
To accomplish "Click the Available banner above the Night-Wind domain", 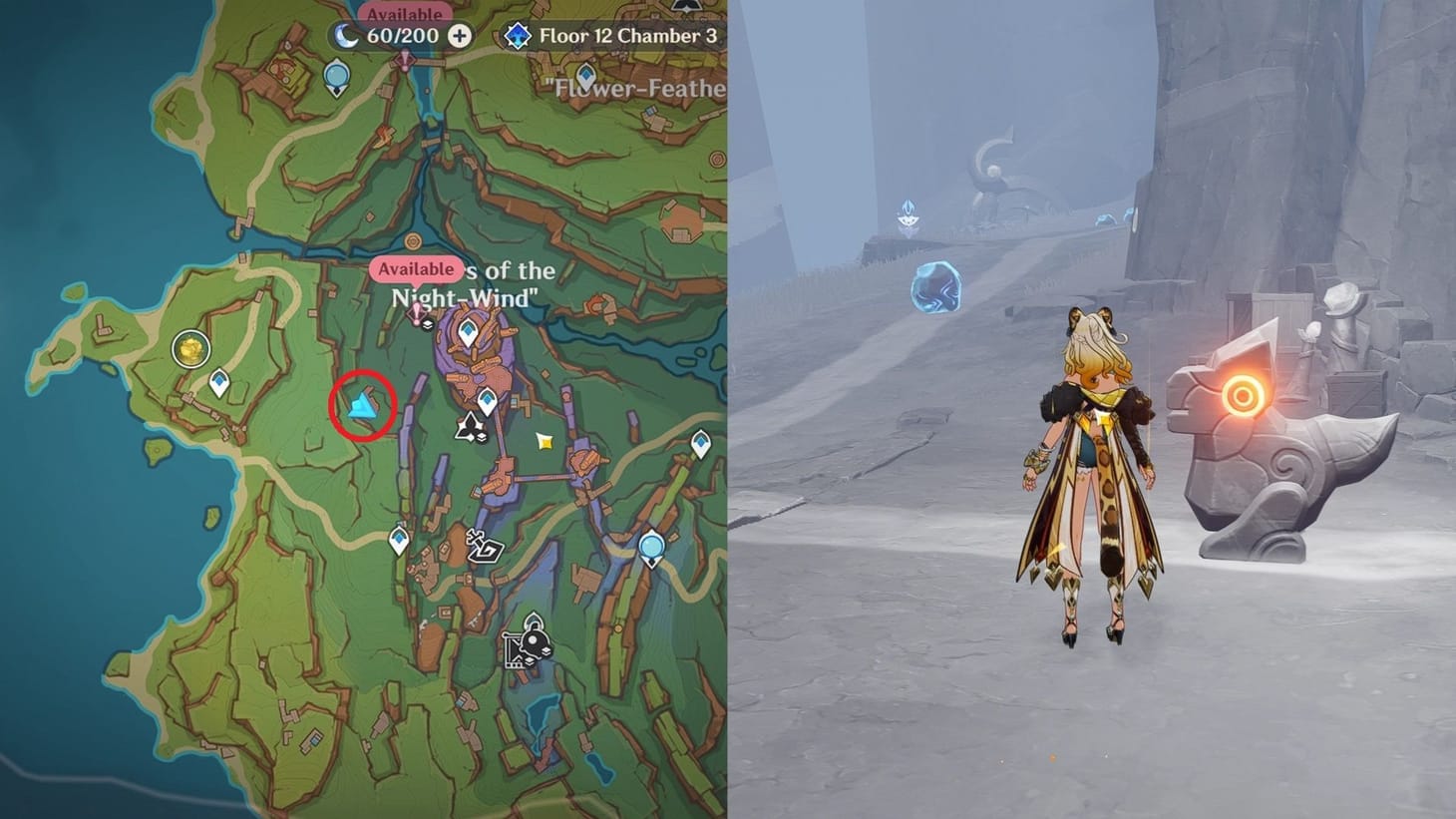I will [x=418, y=269].
